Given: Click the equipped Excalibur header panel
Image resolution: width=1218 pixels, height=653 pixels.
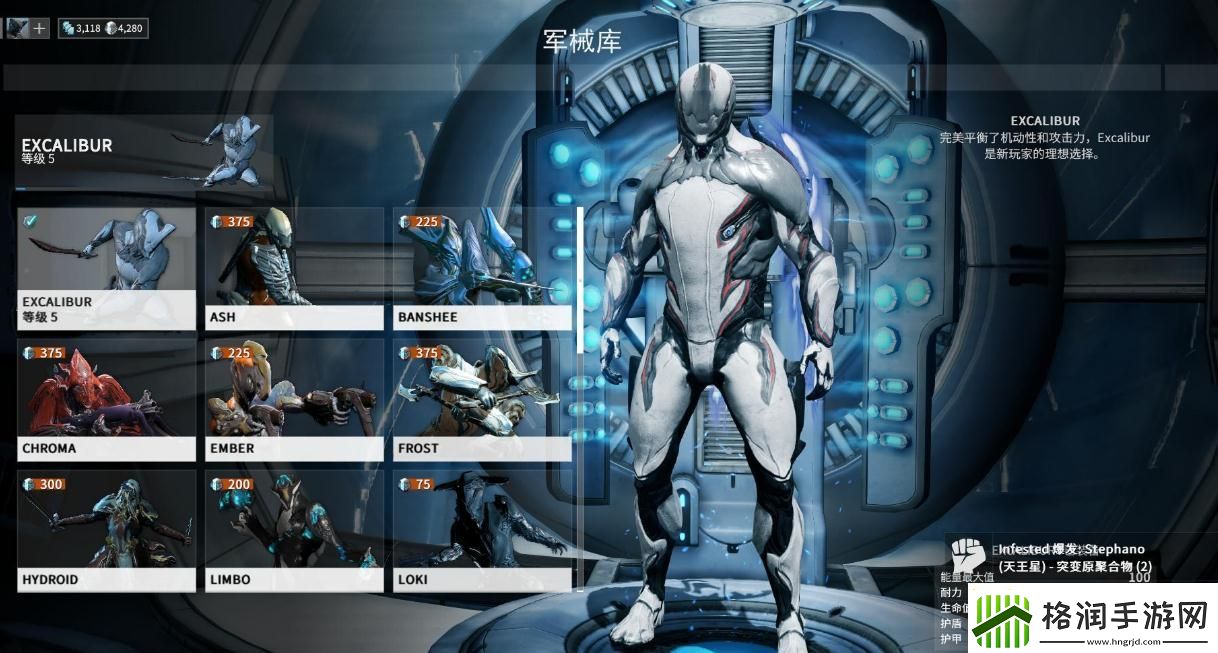Looking at the screenshot, I should coord(143,151).
